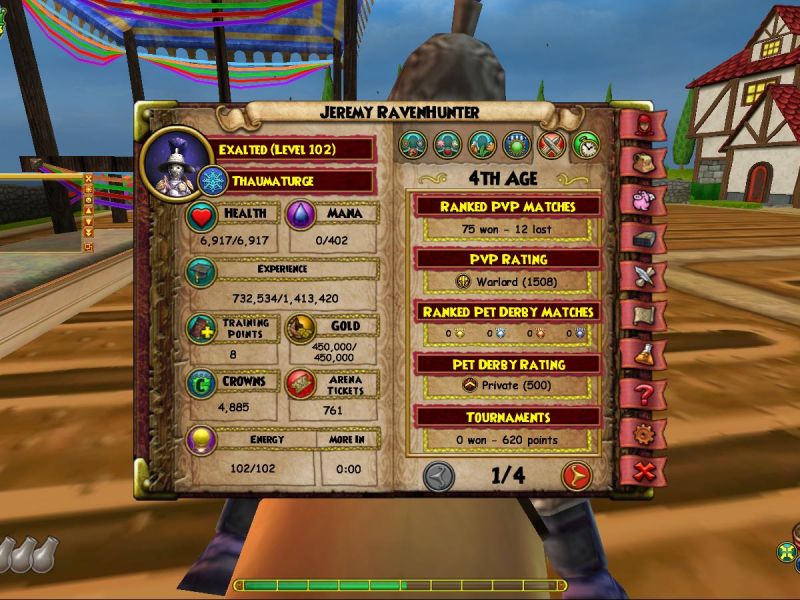Go to the next stats page
The width and height of the screenshot is (800, 600).
click(x=575, y=476)
